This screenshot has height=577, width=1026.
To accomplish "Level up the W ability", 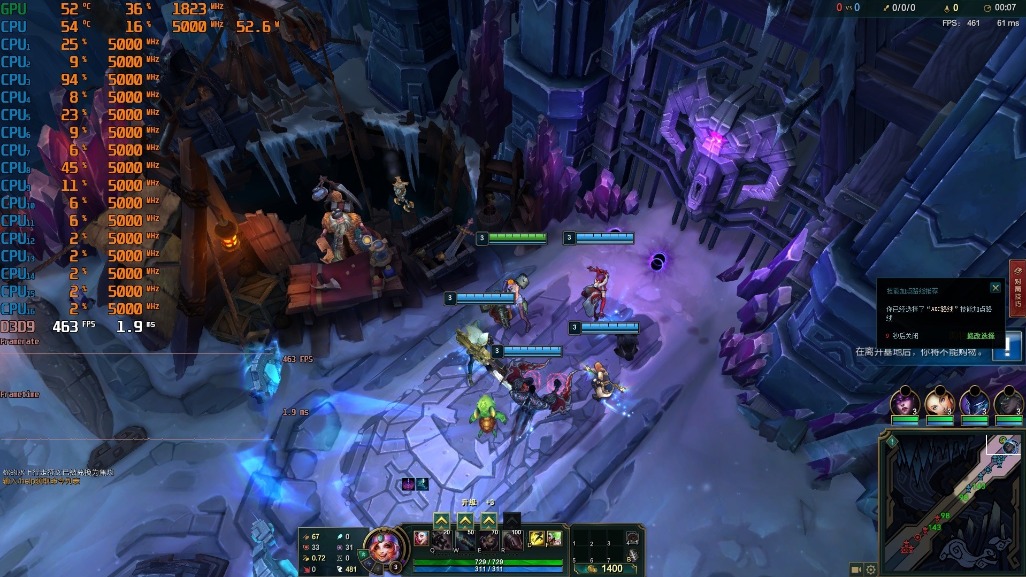I will coord(465,520).
